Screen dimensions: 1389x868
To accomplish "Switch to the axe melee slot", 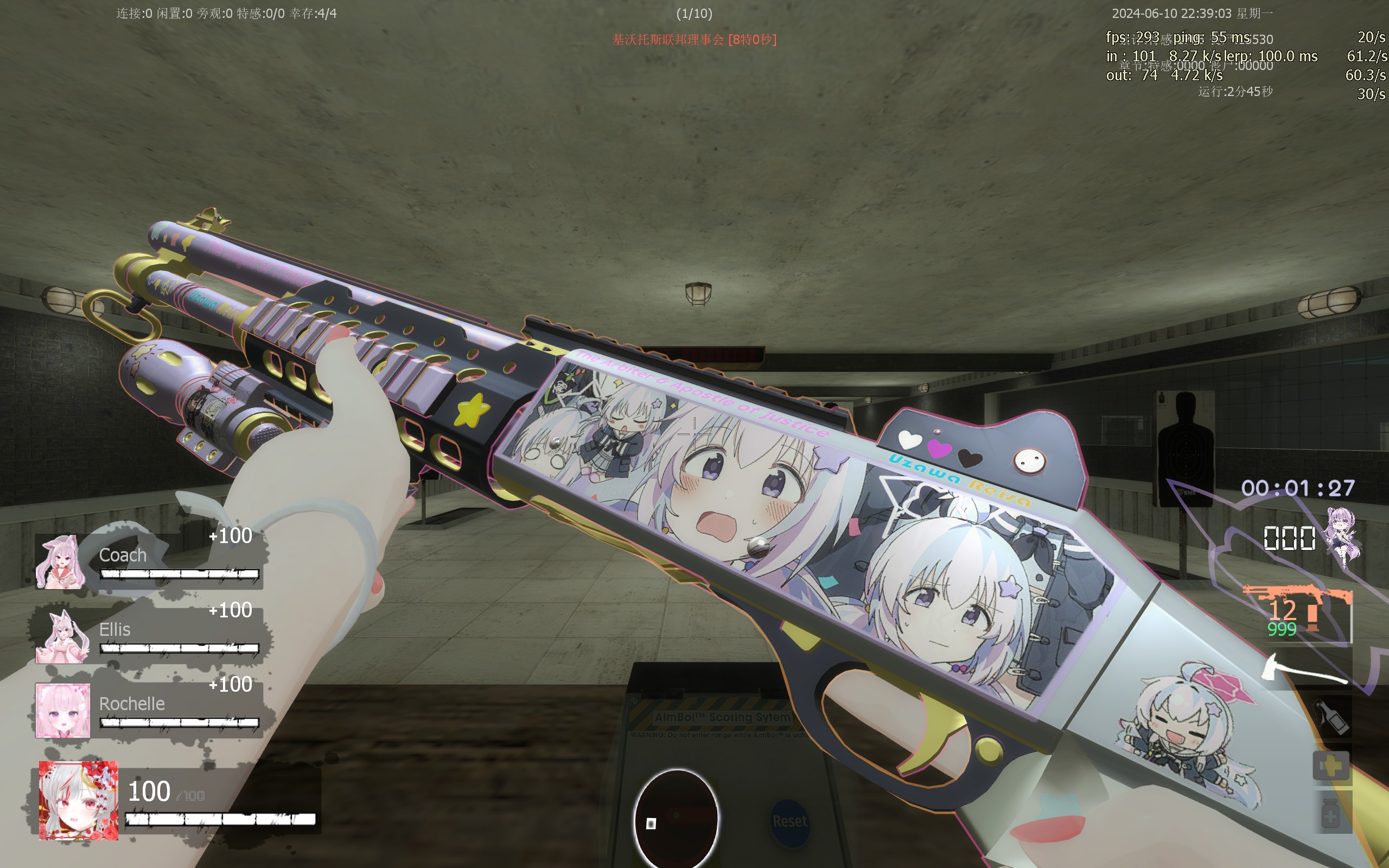I will pos(1306,669).
